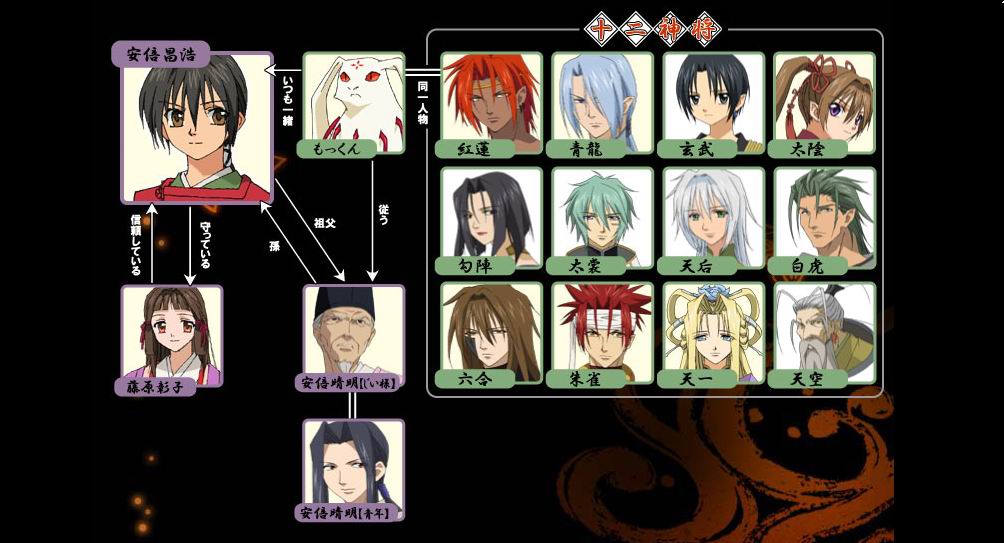1004x543 pixels.
Task: Open the brown-haired 六合 portrait
Action: pos(490,328)
